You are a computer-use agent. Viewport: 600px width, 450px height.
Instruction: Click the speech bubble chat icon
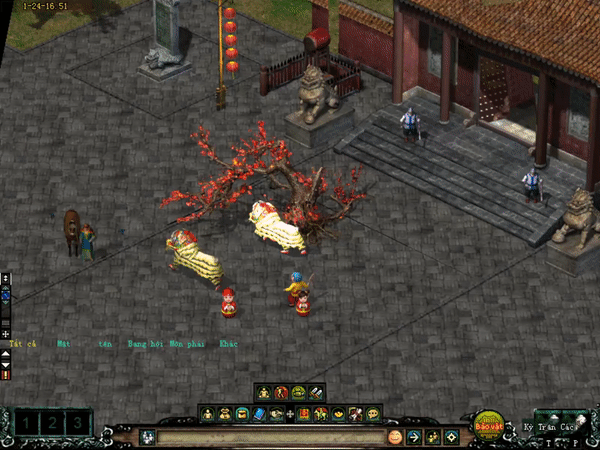click(x=372, y=414)
